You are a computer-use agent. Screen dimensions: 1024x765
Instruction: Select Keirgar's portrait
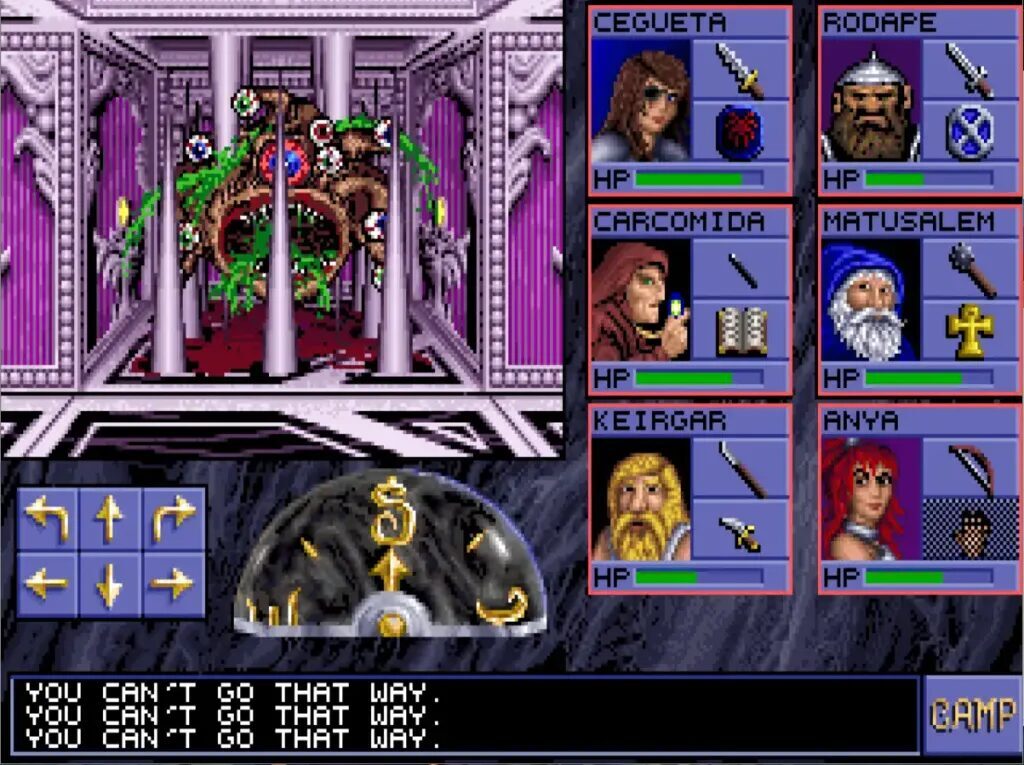coord(640,499)
